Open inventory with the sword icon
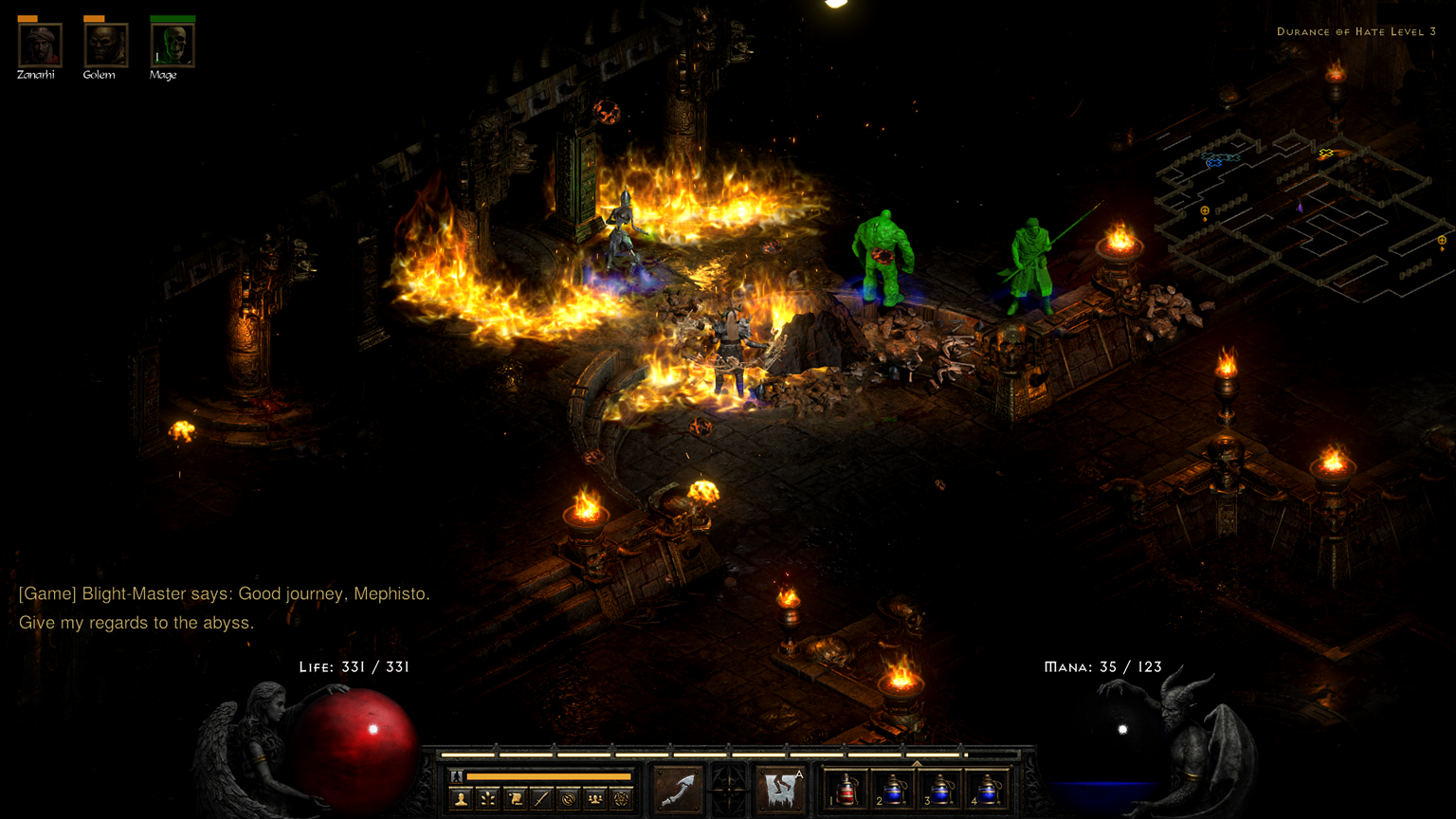This screenshot has height=819, width=1456. click(541, 799)
